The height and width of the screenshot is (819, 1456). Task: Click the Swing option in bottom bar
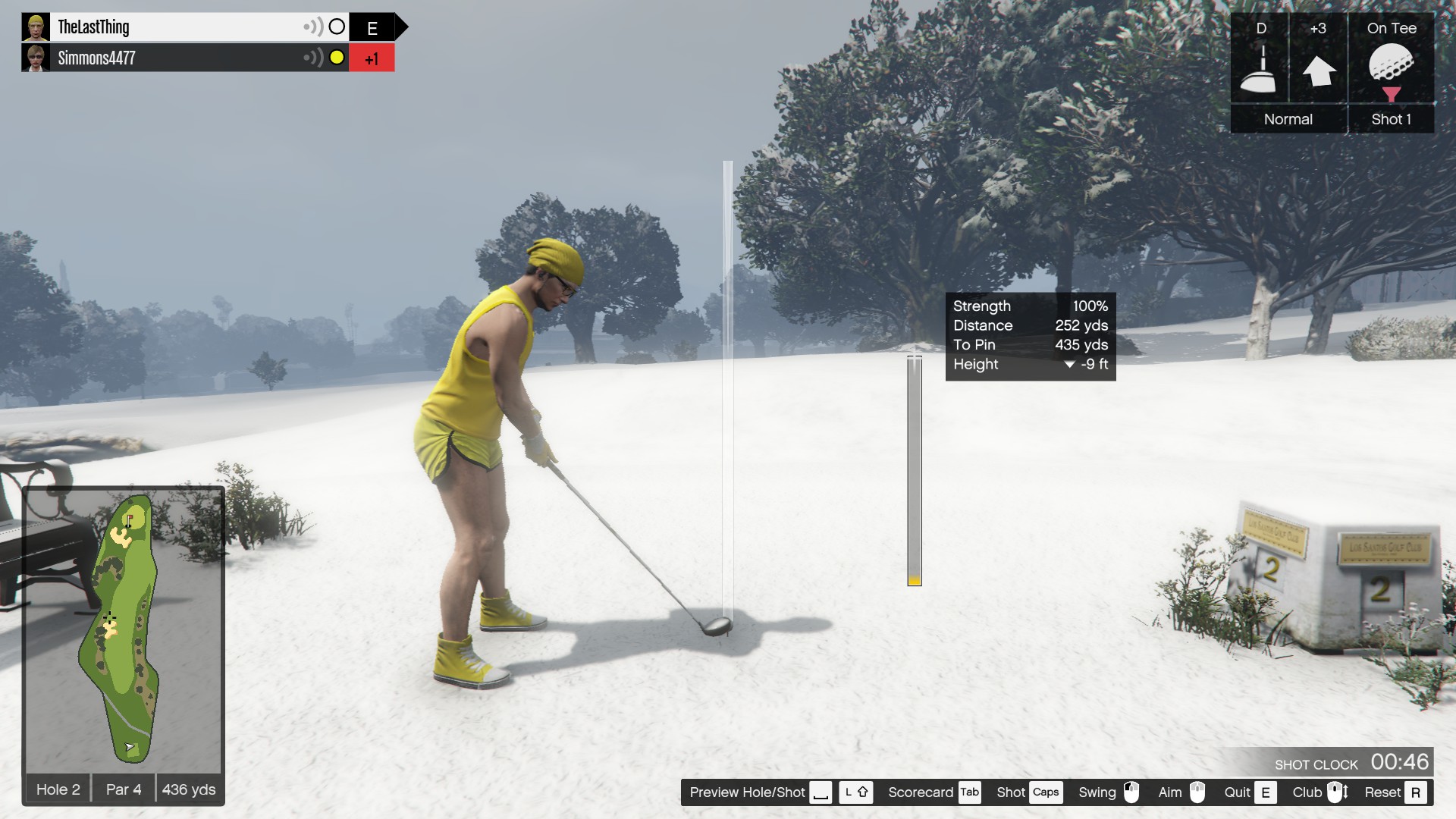[x=1108, y=792]
